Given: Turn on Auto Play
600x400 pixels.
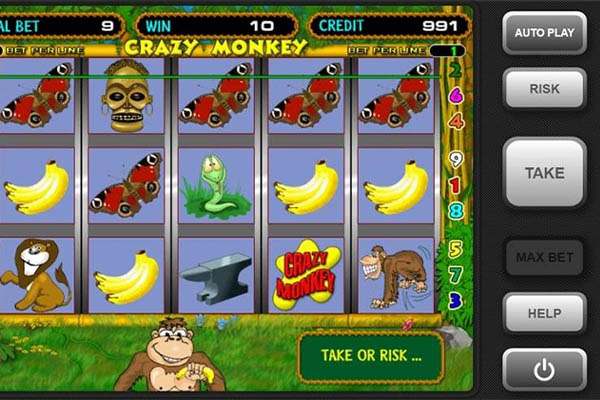Looking at the screenshot, I should click(544, 33).
